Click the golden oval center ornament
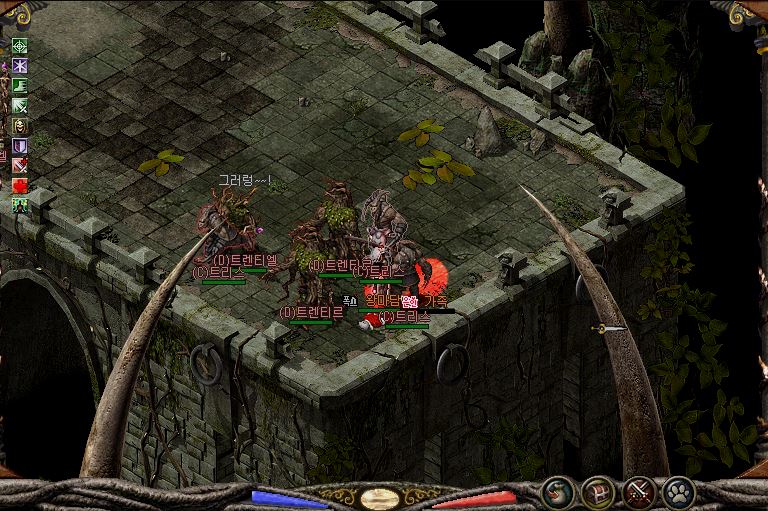Viewport: 768px width, 511px height. coord(380,497)
